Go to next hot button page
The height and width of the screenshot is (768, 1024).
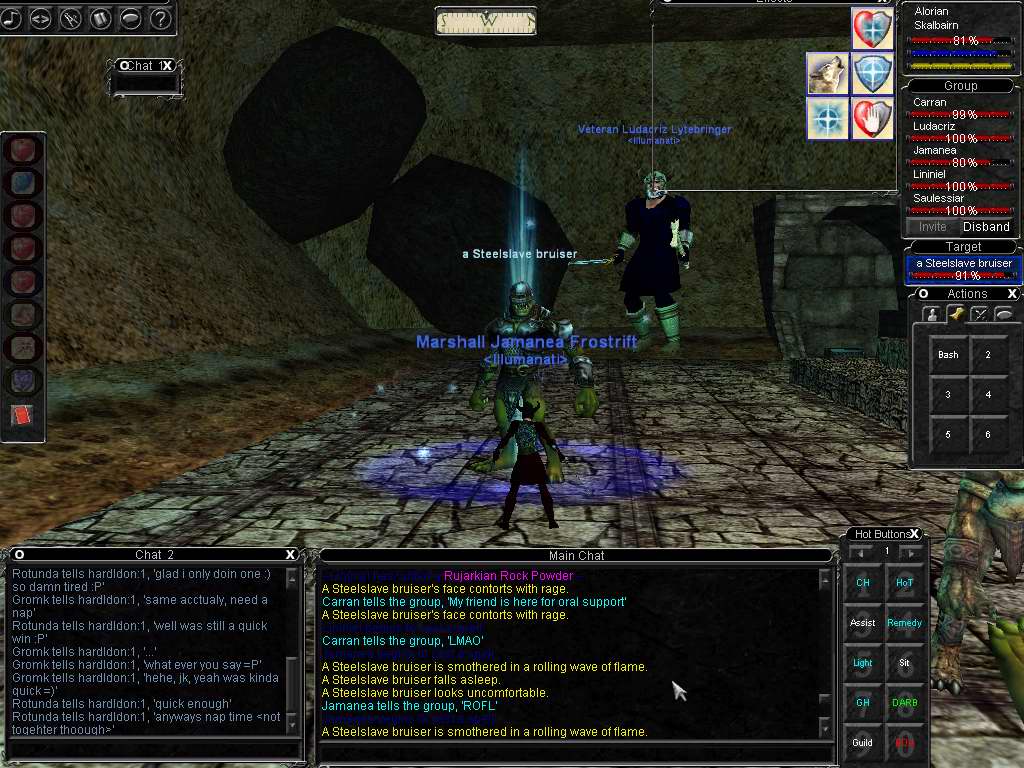pyautogui.click(x=910, y=552)
